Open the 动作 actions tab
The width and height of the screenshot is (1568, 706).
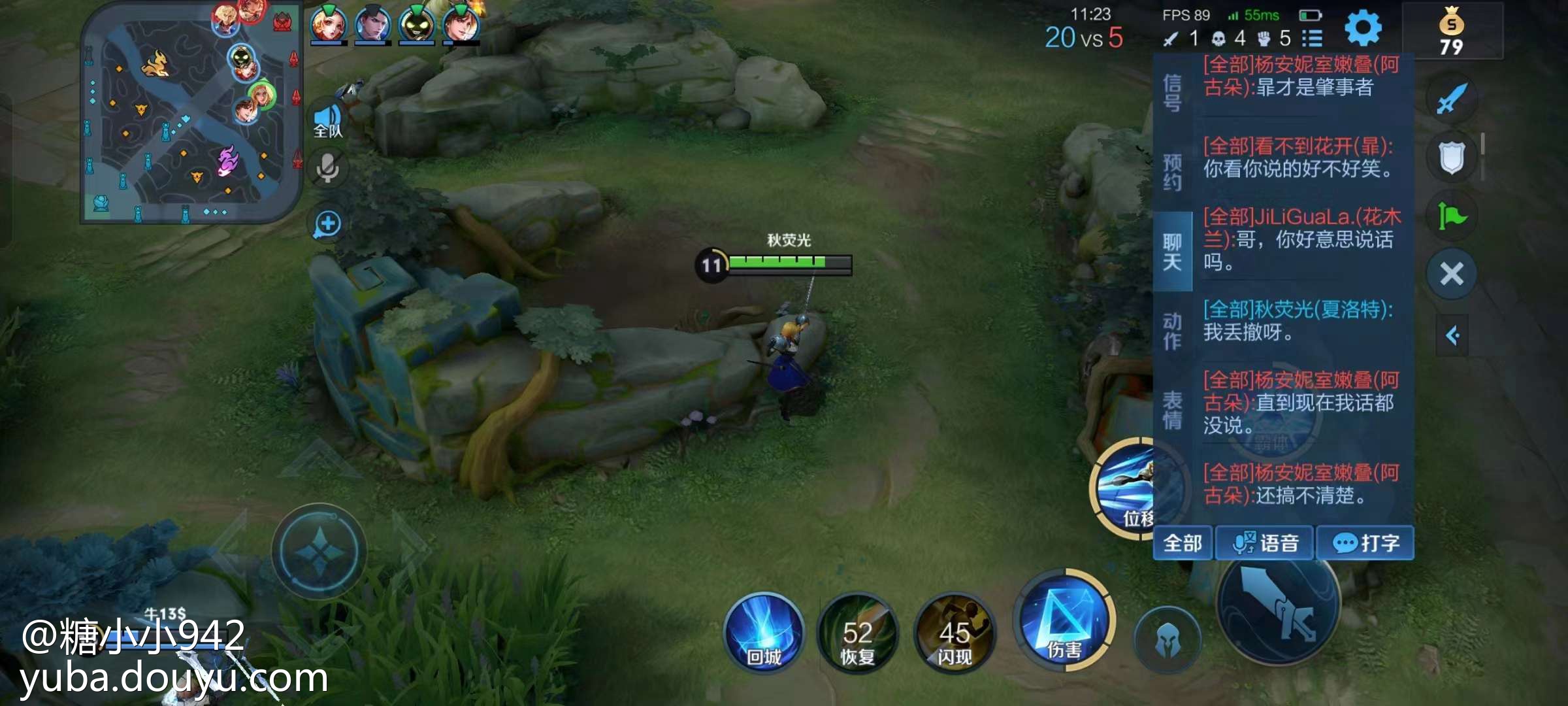click(x=1173, y=331)
